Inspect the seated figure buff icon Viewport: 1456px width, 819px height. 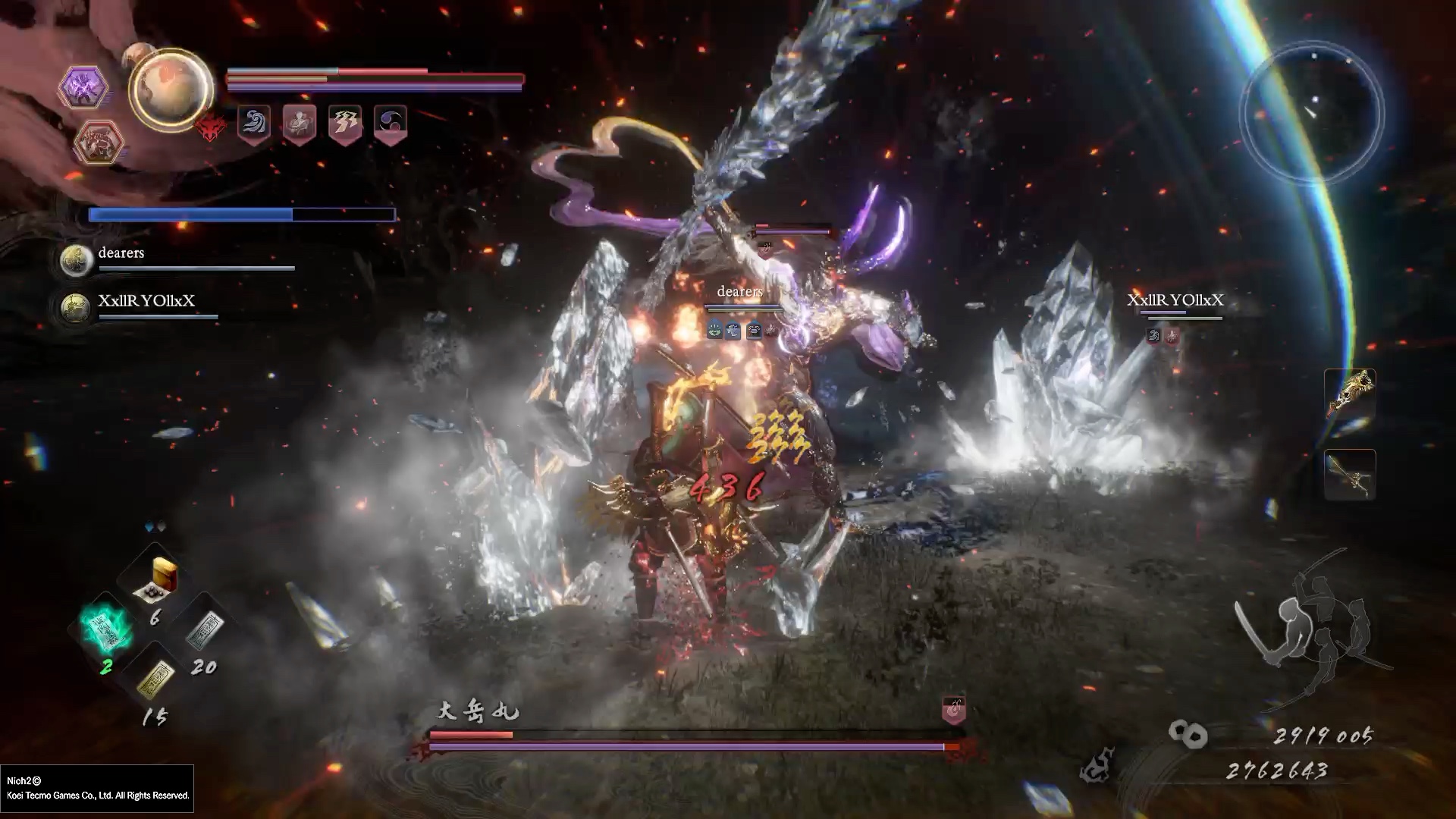coord(300,123)
